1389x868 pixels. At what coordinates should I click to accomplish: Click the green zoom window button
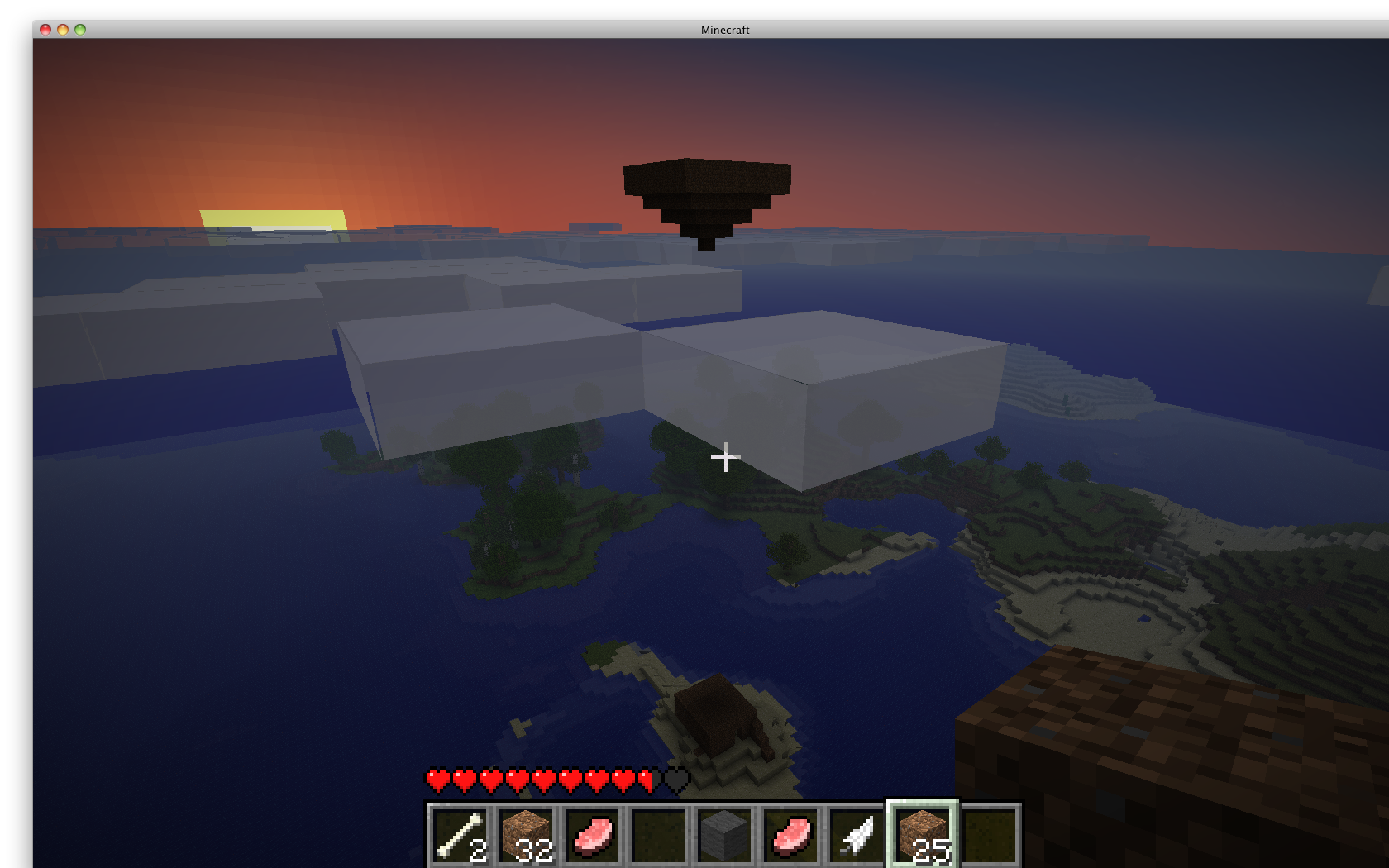80,30
